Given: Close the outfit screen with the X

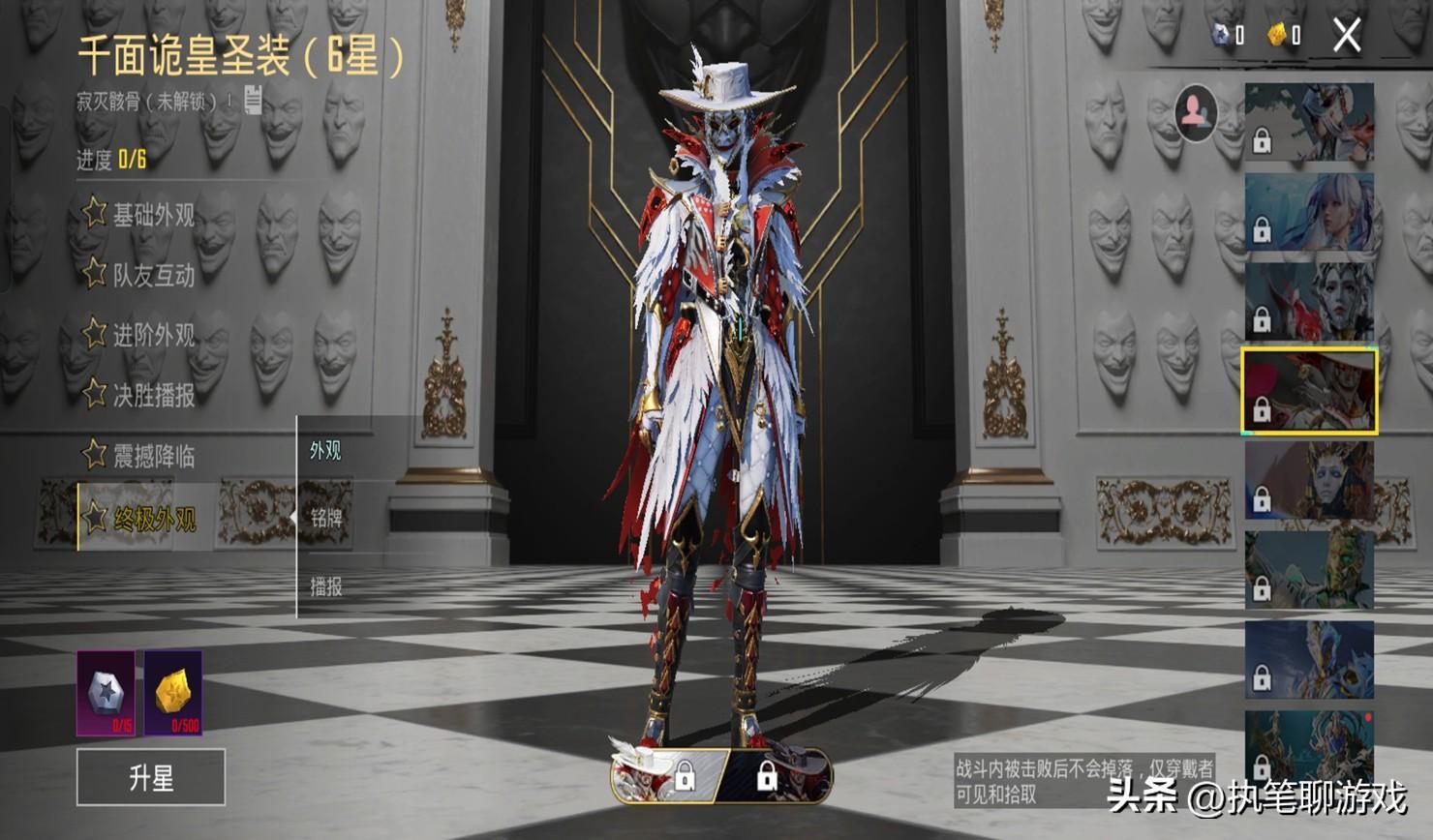Looking at the screenshot, I should [1347, 36].
